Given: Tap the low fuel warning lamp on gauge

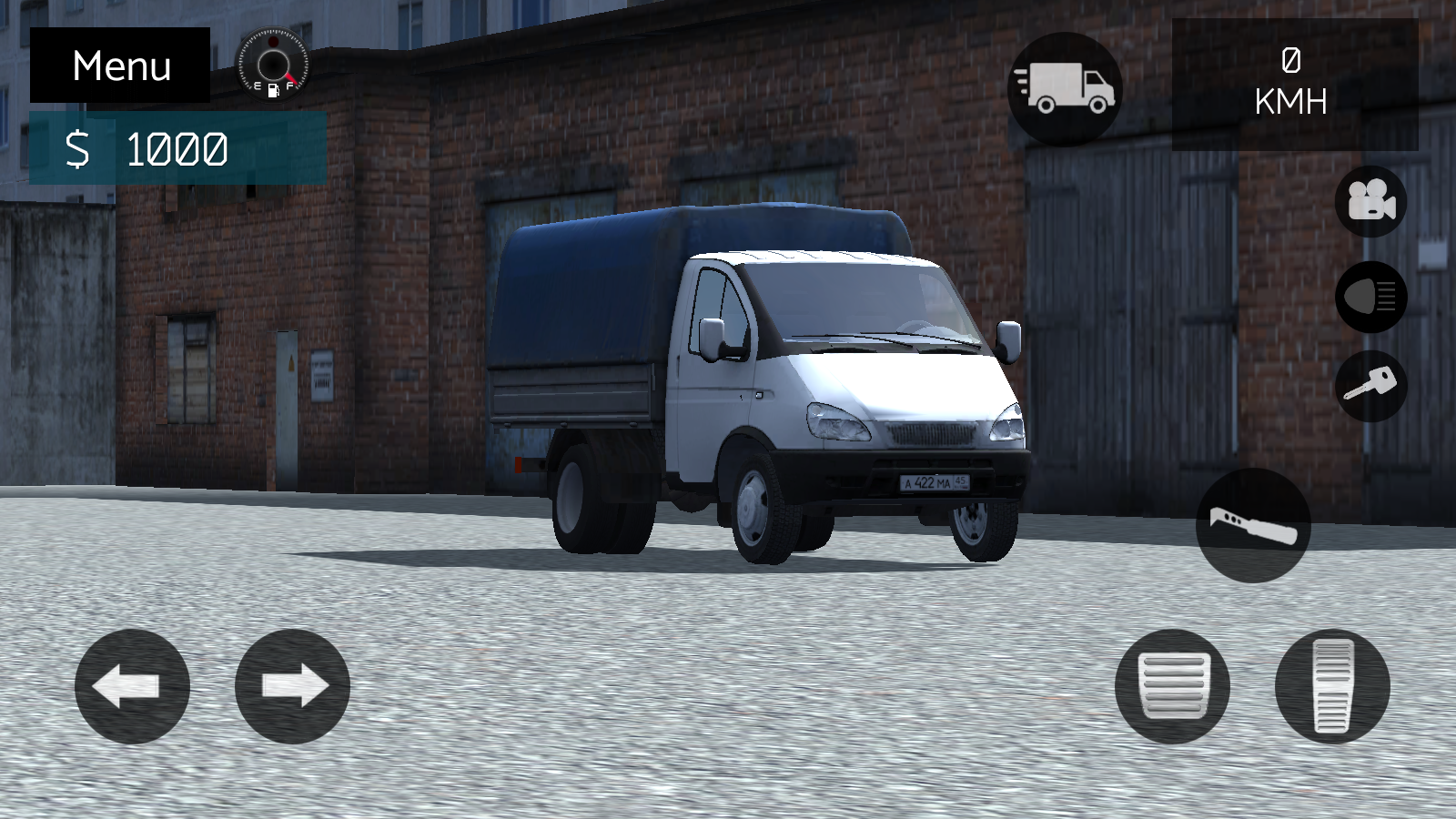Looking at the screenshot, I should (x=273, y=42).
